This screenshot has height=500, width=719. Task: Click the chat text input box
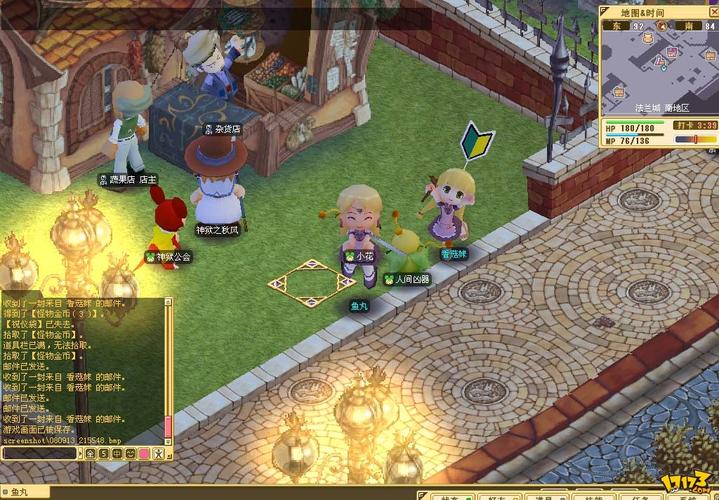pos(40,454)
